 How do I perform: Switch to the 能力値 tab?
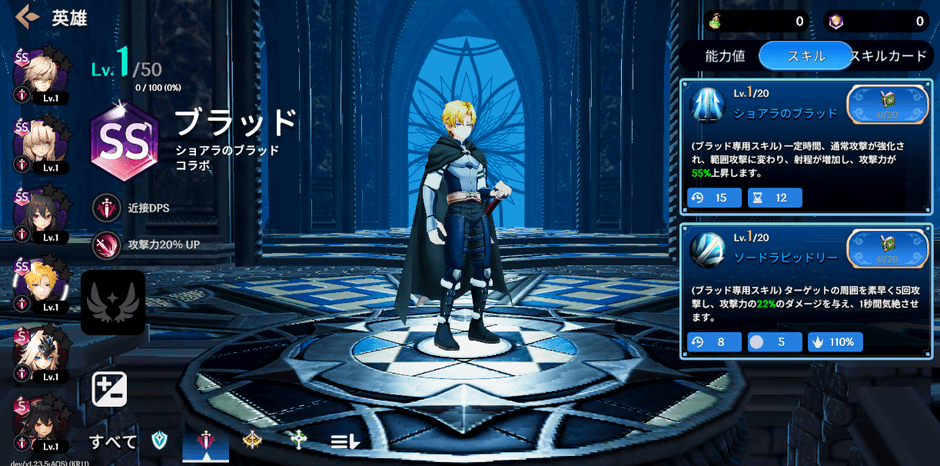pos(725,56)
